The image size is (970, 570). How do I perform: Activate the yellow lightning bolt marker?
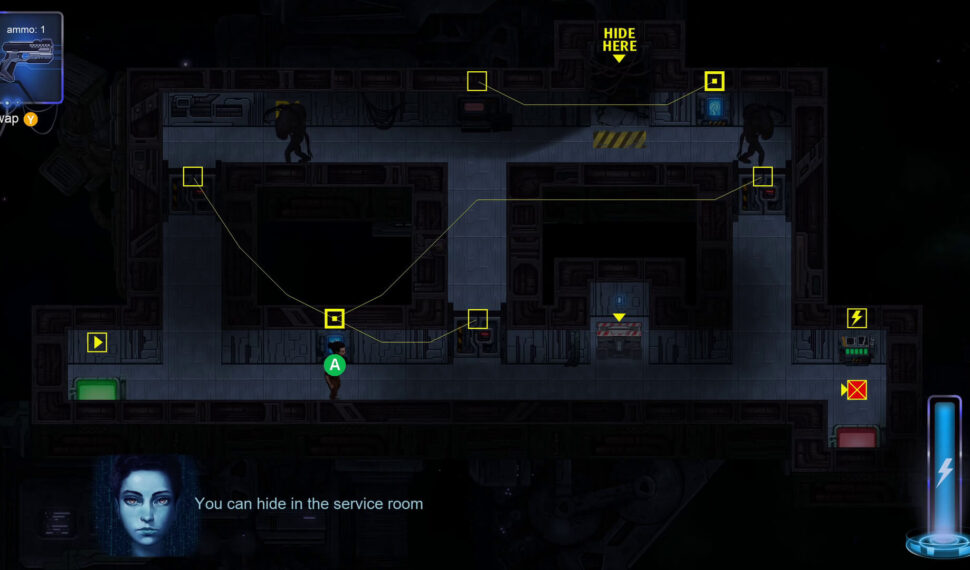coord(857,318)
